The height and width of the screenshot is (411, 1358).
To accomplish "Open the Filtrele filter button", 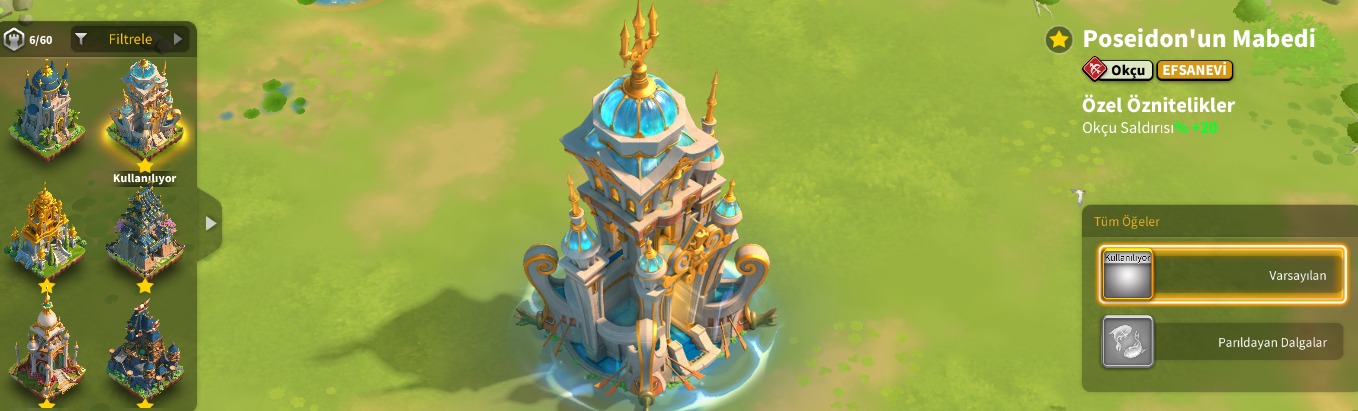I will tap(130, 39).
